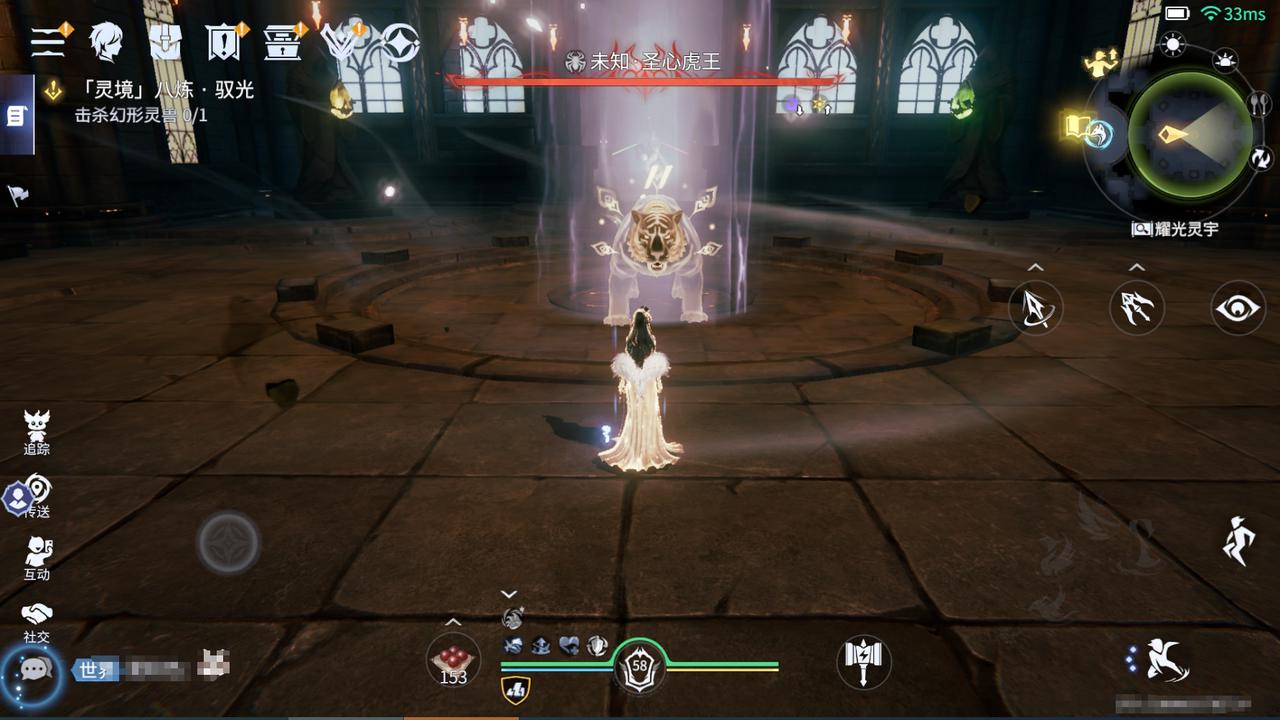Open the 社交 social handshake button

coord(37,621)
